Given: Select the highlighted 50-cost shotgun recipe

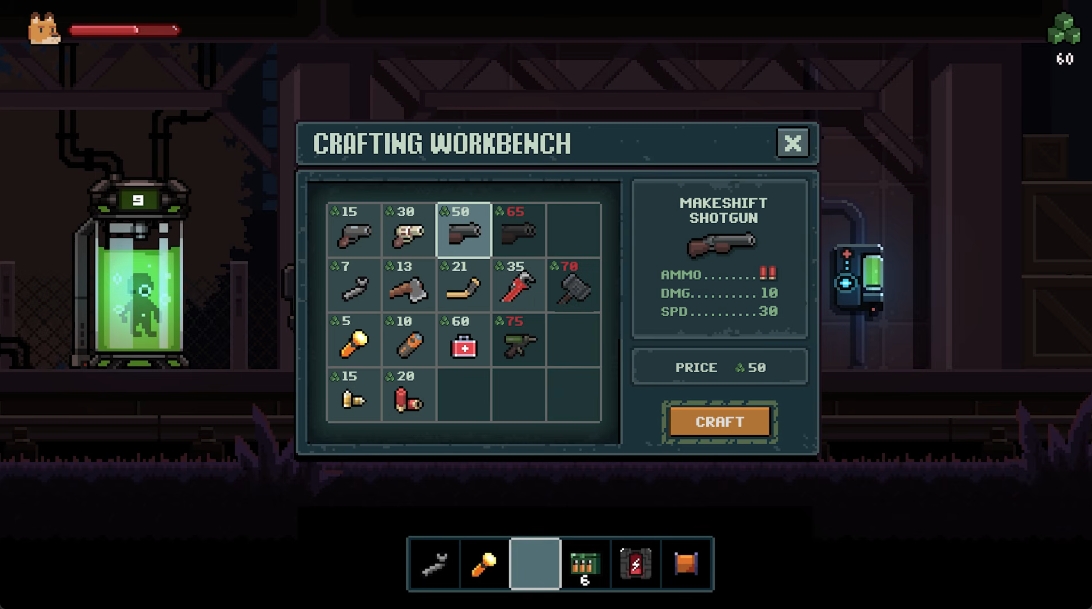Looking at the screenshot, I should [464, 231].
